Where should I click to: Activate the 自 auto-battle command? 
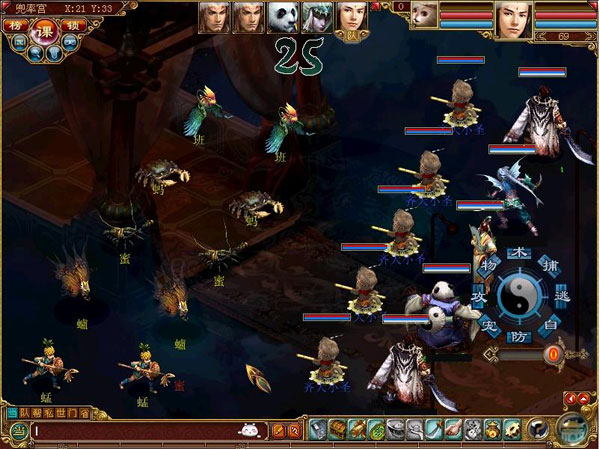tap(547, 326)
